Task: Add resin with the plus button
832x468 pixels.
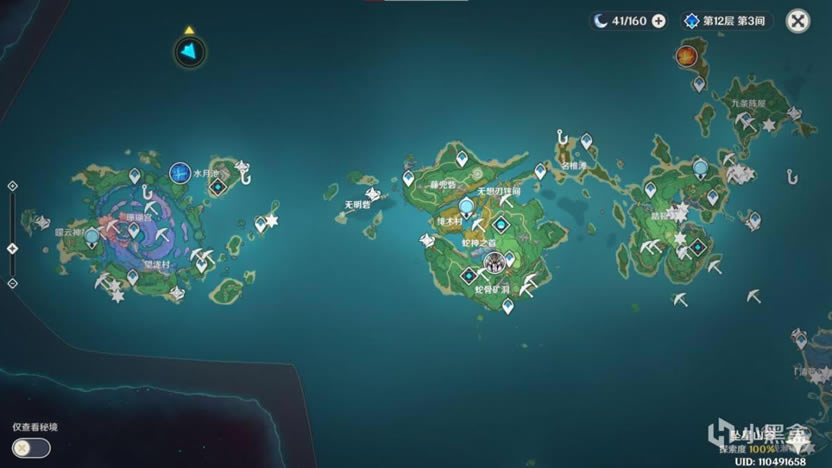Action: 658,21
